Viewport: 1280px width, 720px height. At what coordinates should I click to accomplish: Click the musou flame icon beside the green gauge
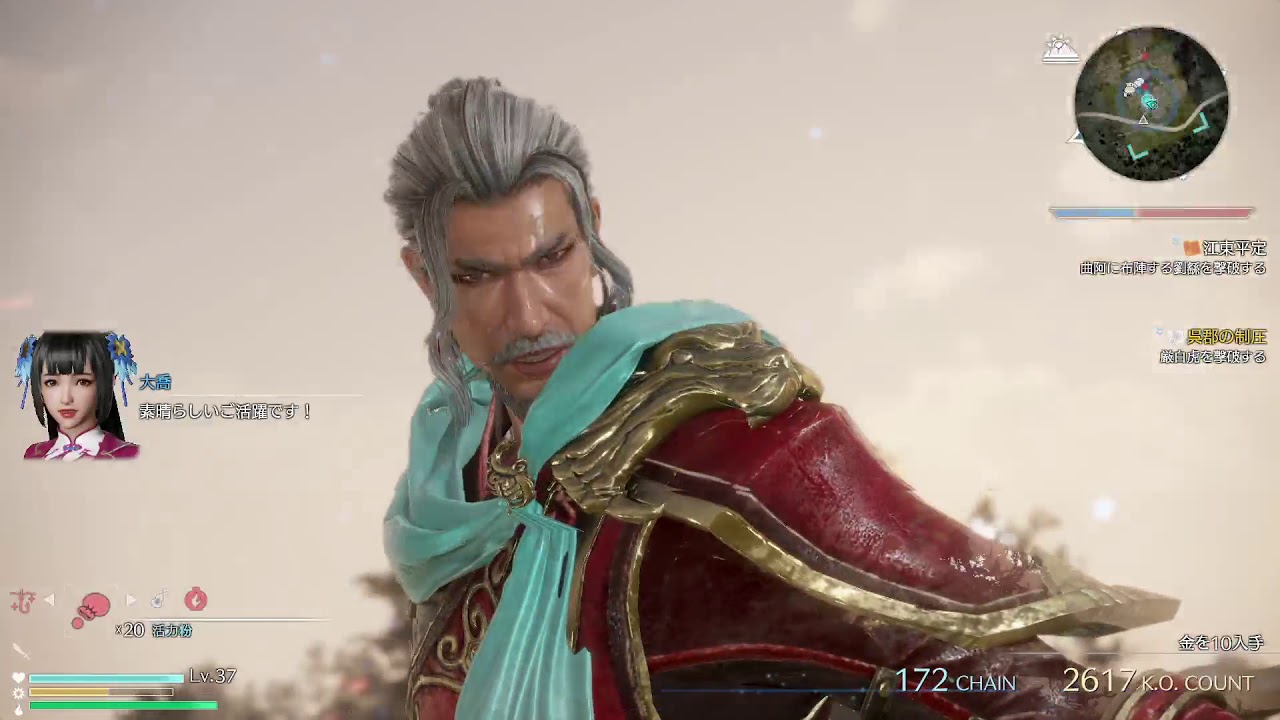pyautogui.click(x=19, y=708)
